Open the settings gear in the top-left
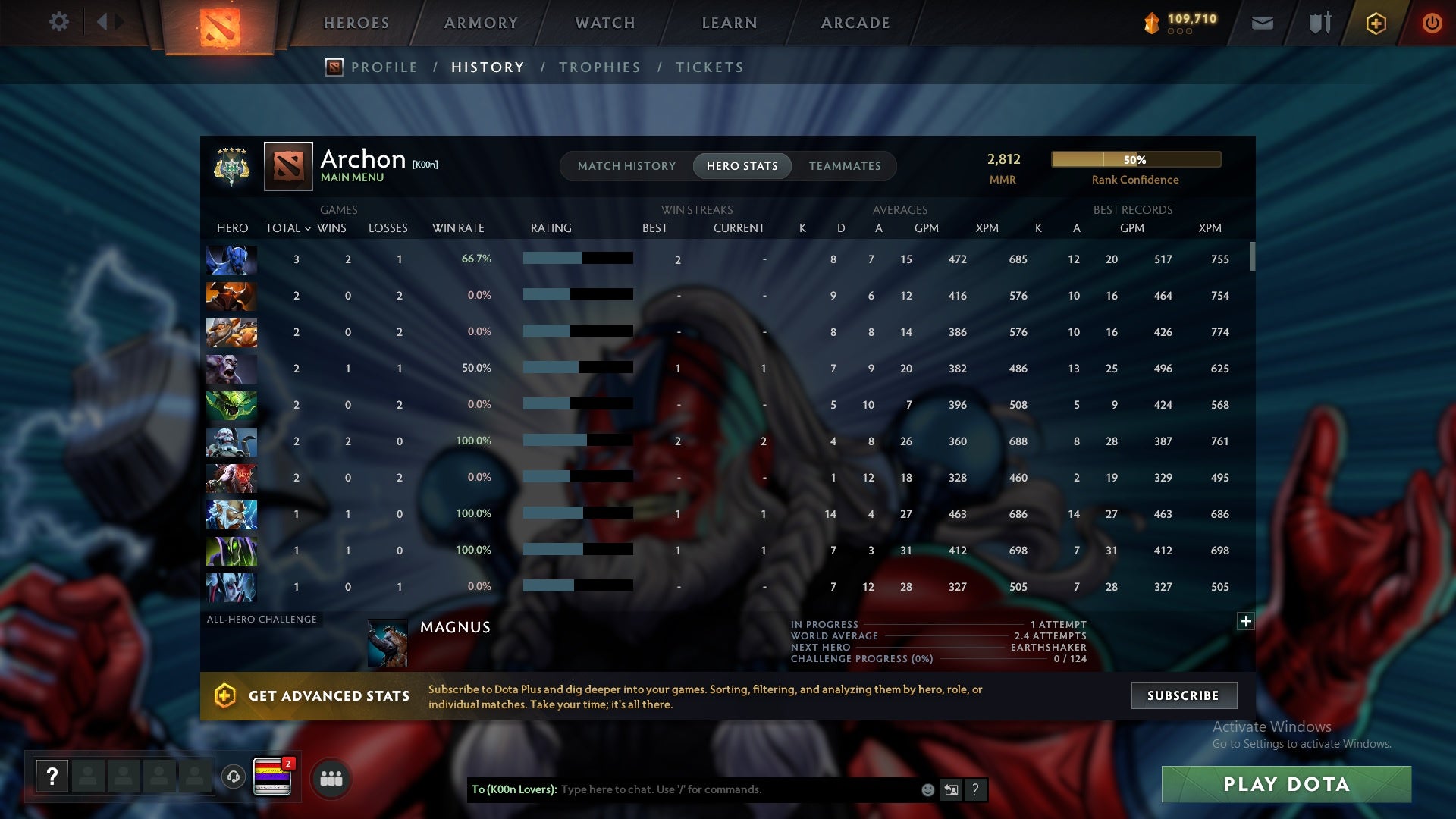 [59, 23]
